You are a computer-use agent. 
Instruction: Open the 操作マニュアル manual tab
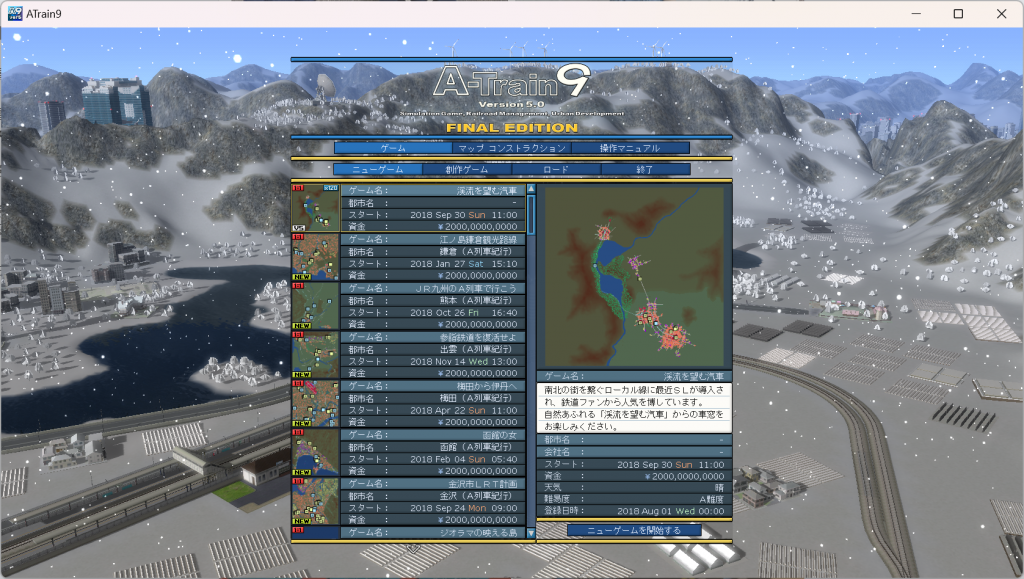point(630,148)
